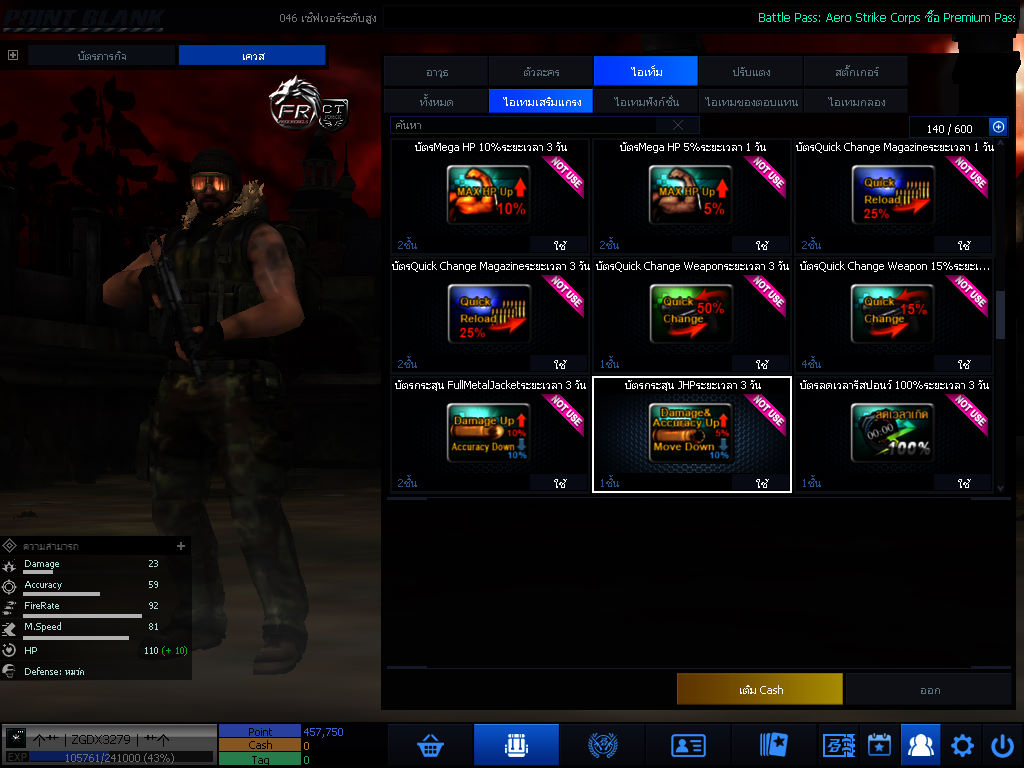1024x768 pixels.
Task: Select the Quick Change Weapon 50% card
Action: coord(691,314)
